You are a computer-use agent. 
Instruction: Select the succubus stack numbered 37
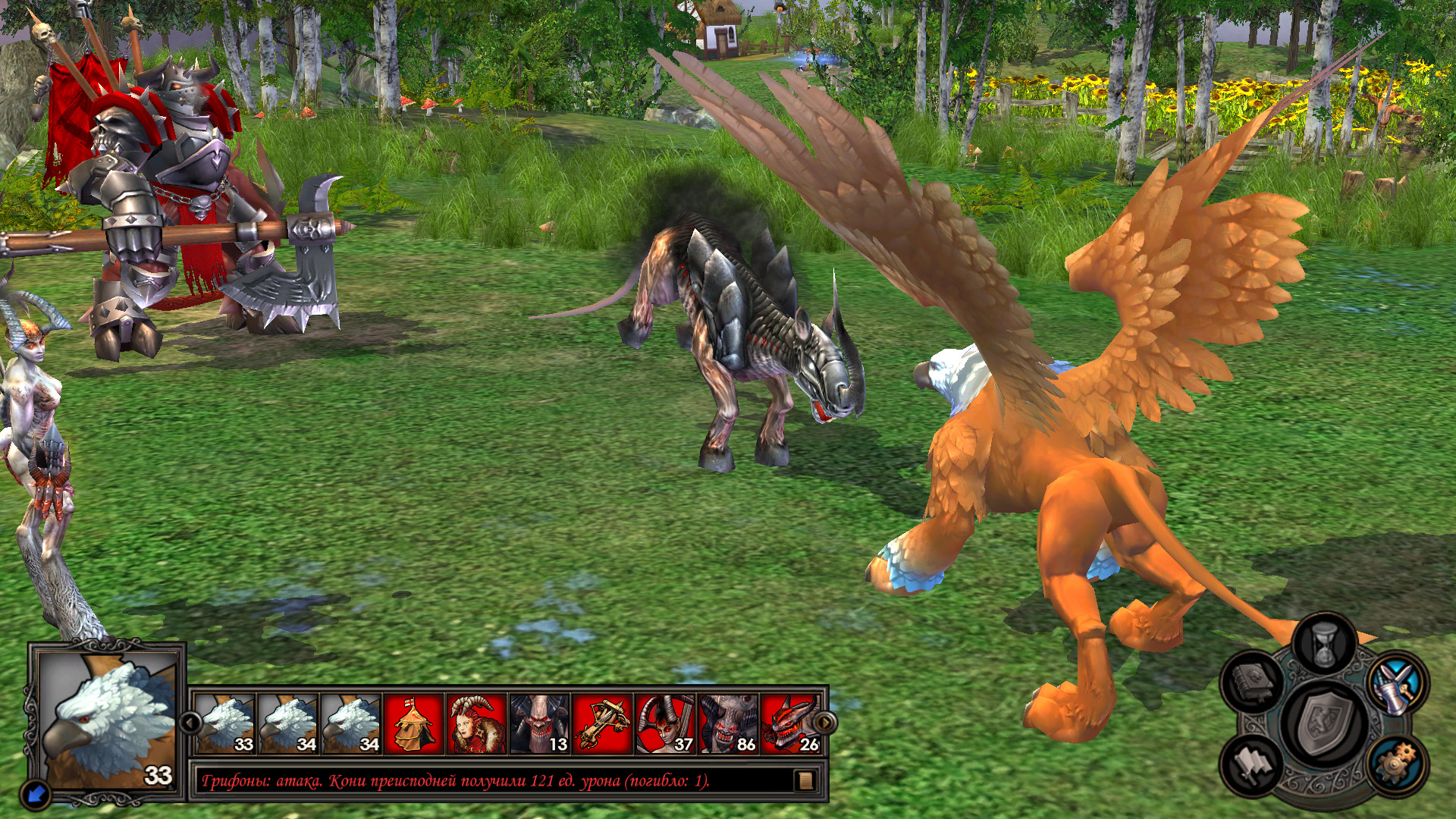[665, 724]
